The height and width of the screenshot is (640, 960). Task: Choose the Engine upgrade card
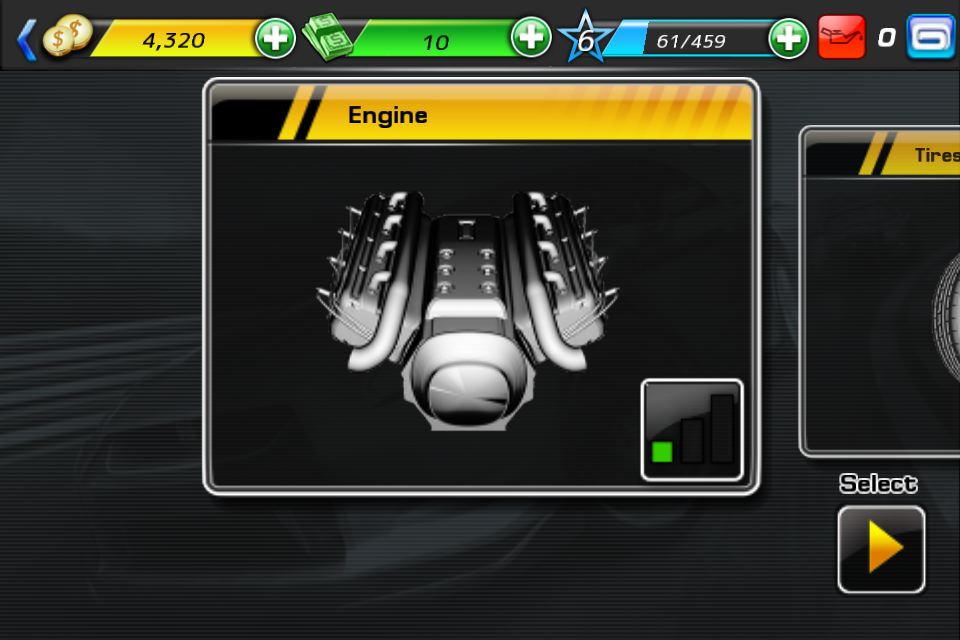(480, 290)
